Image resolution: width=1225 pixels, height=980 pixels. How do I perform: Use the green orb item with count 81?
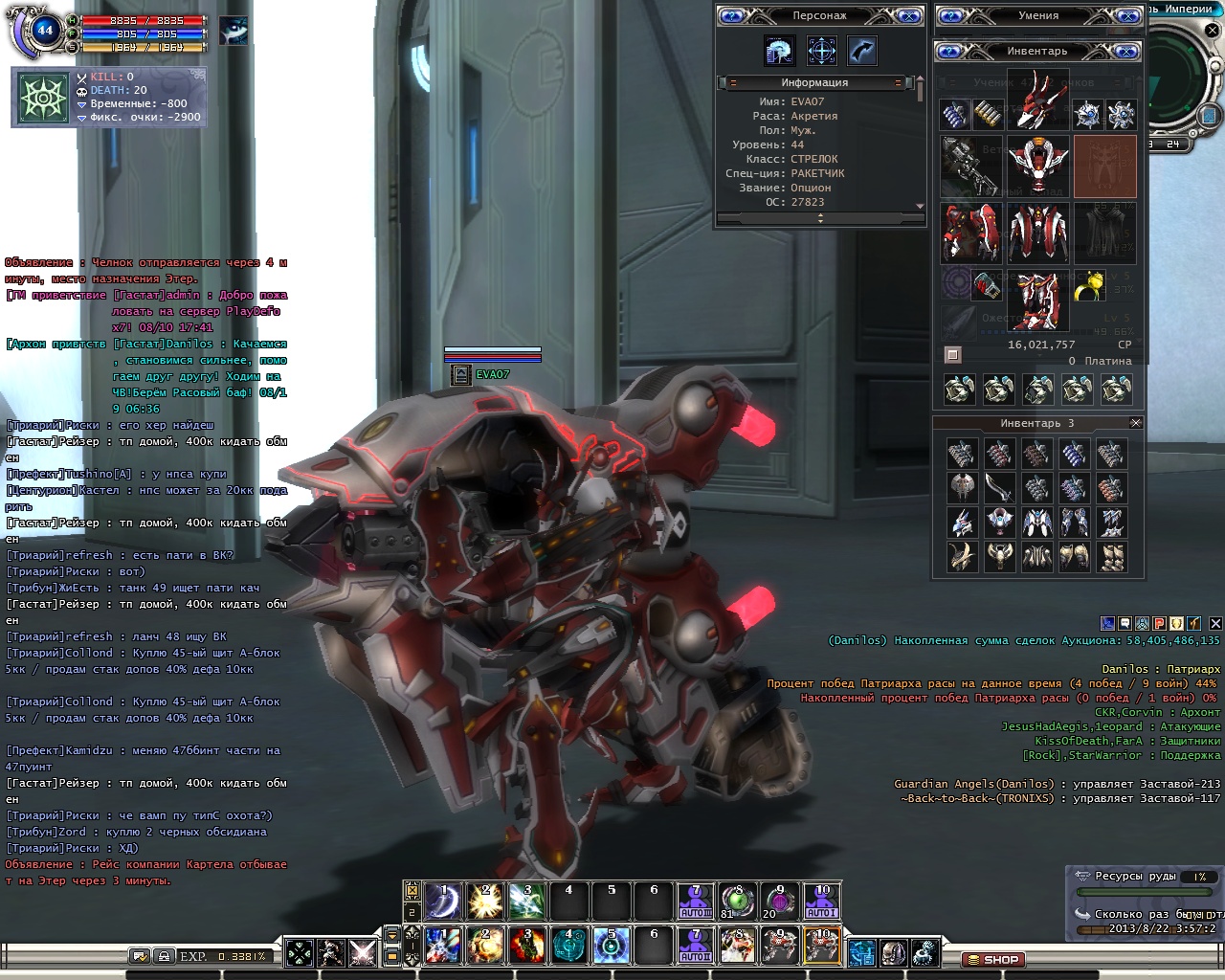point(736,902)
